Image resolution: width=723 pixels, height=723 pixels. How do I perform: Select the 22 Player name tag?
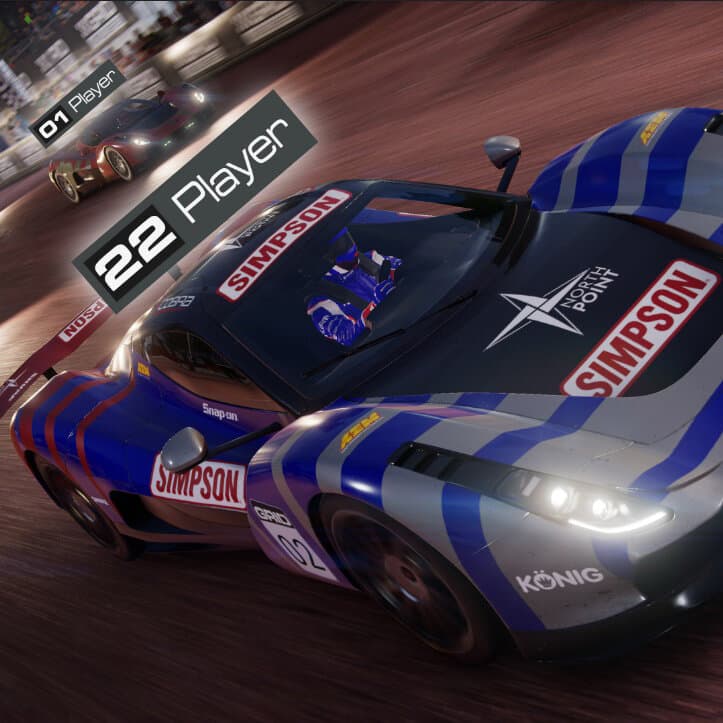pos(195,200)
